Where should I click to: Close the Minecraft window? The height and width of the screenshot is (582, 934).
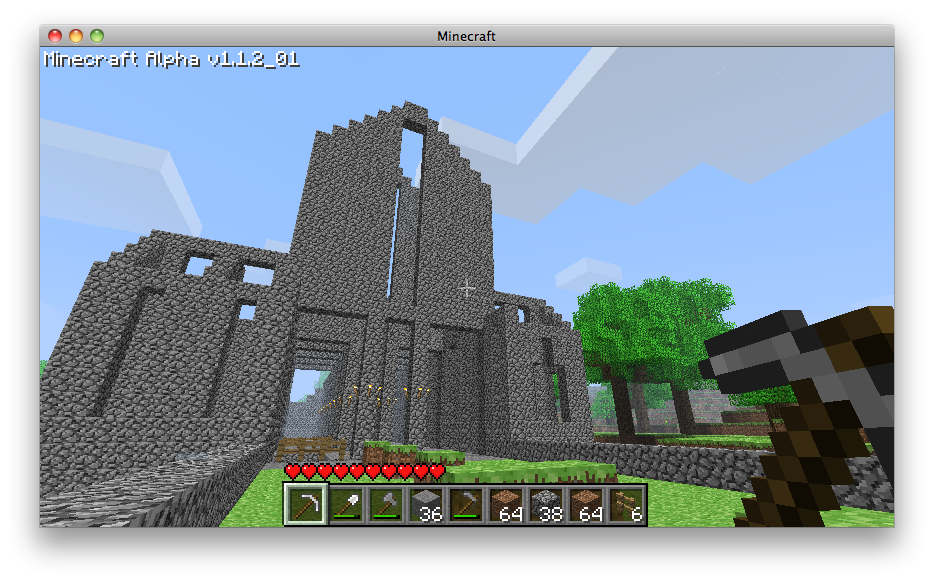click(55, 36)
